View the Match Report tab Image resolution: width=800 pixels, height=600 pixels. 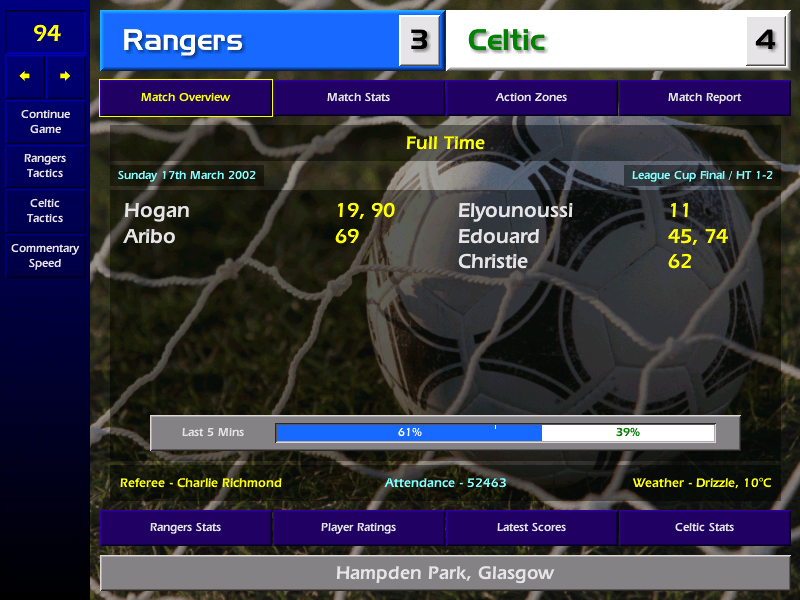pos(704,98)
